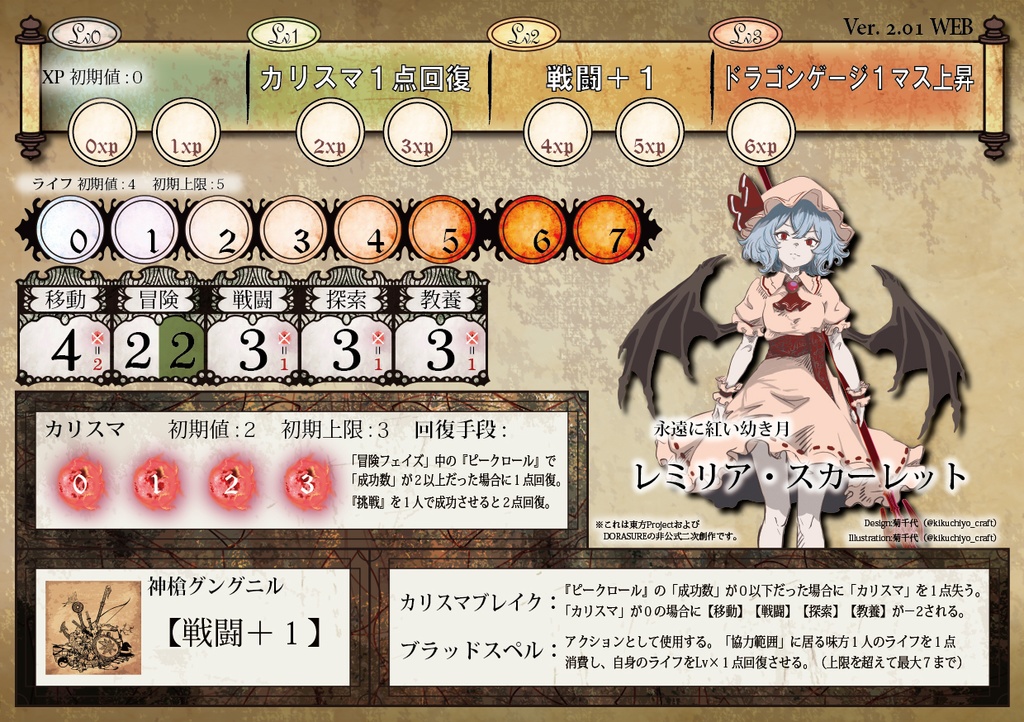This screenshot has height=722, width=1024.
Task: Select the Lv3 level badge
Action: pyautogui.click(x=744, y=35)
